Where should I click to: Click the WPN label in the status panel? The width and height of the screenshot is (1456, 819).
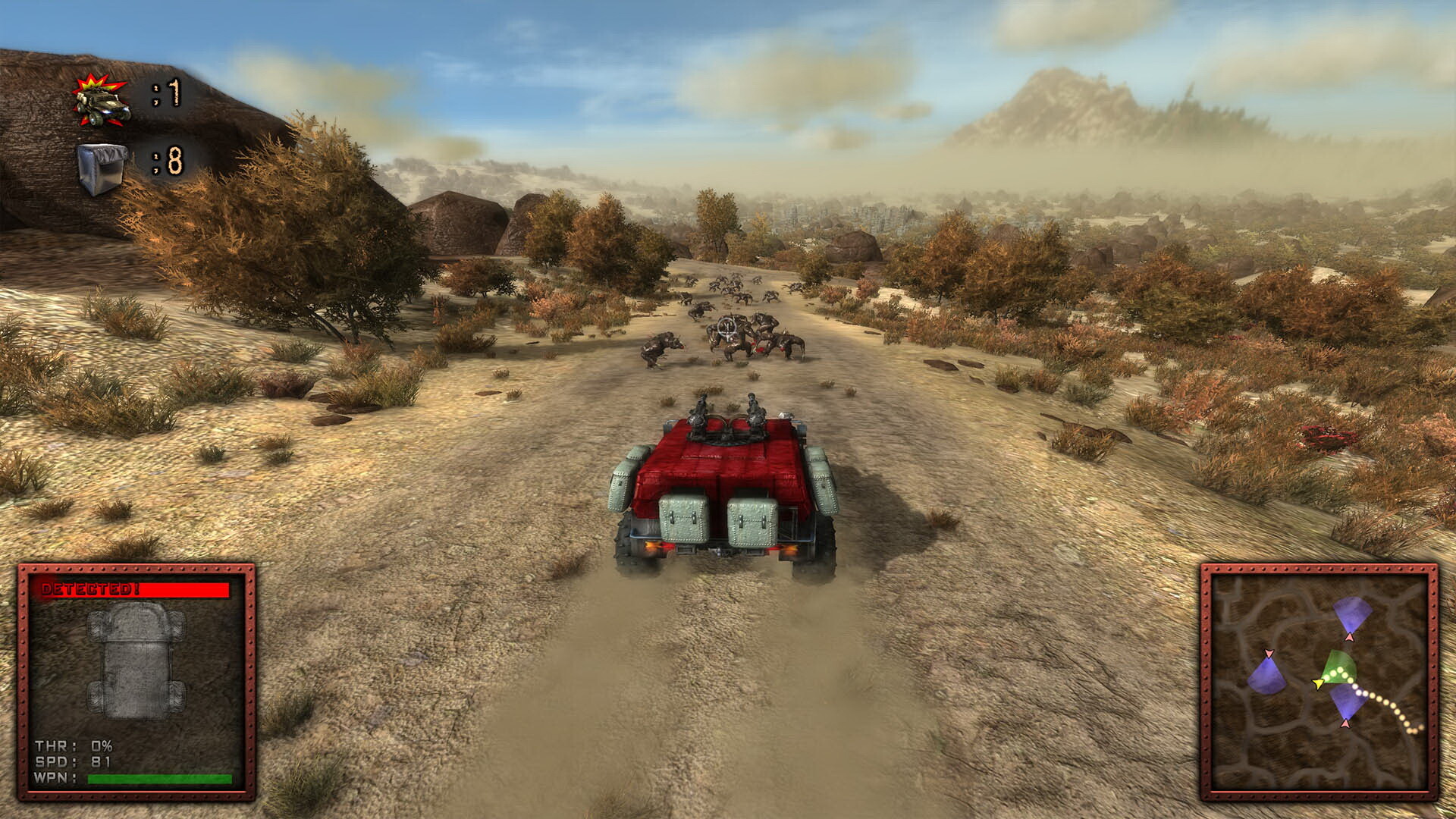click(x=55, y=777)
